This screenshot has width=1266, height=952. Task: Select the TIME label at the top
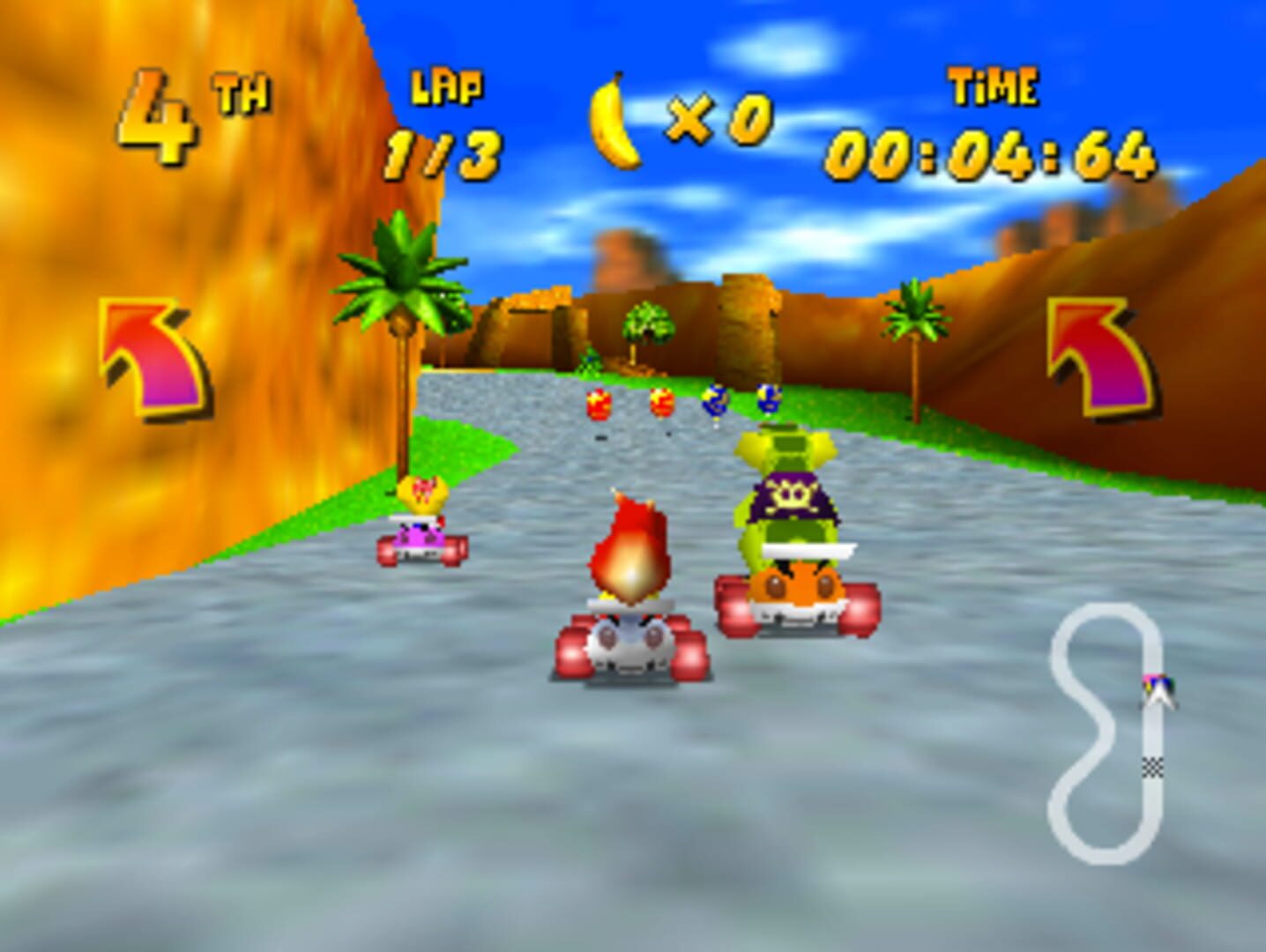pos(996,86)
